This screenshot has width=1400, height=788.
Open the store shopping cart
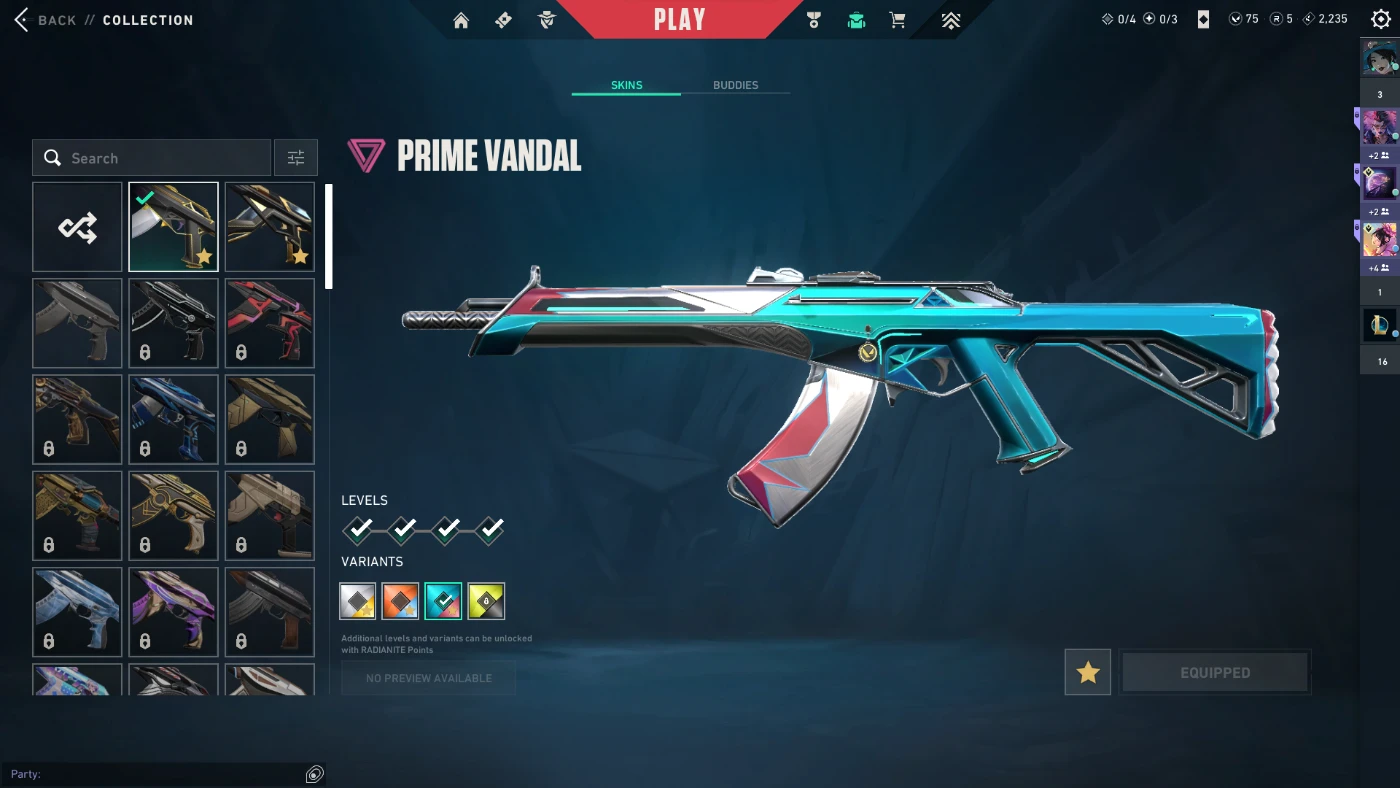898,20
